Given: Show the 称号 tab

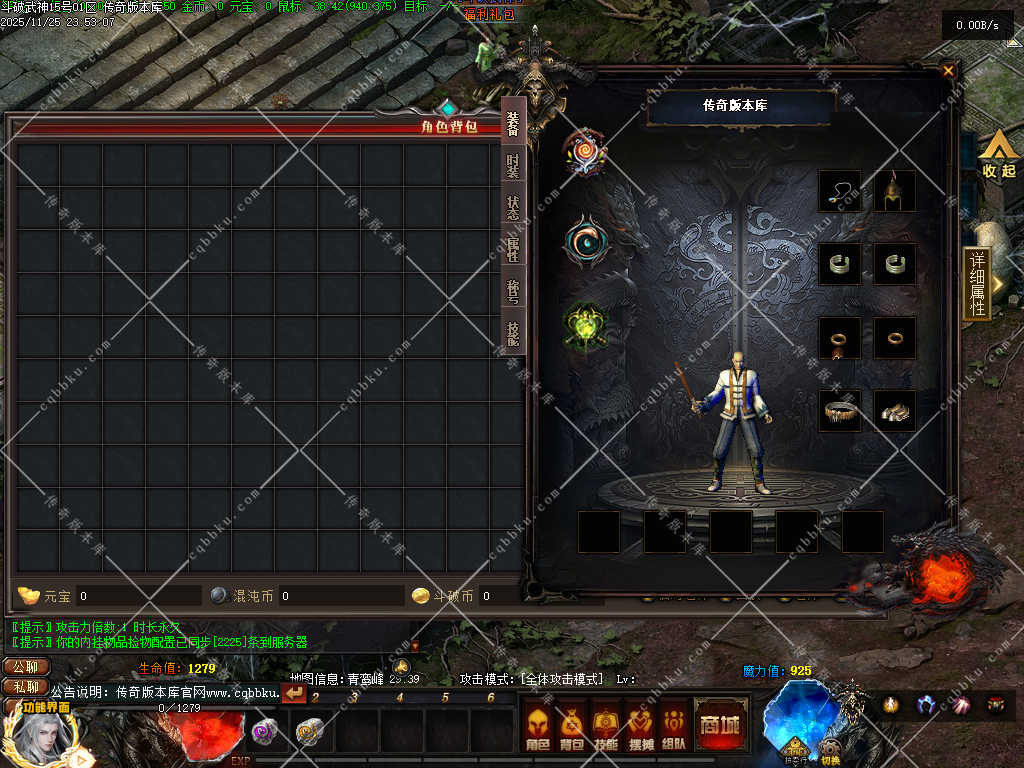Looking at the screenshot, I should coord(513,292).
